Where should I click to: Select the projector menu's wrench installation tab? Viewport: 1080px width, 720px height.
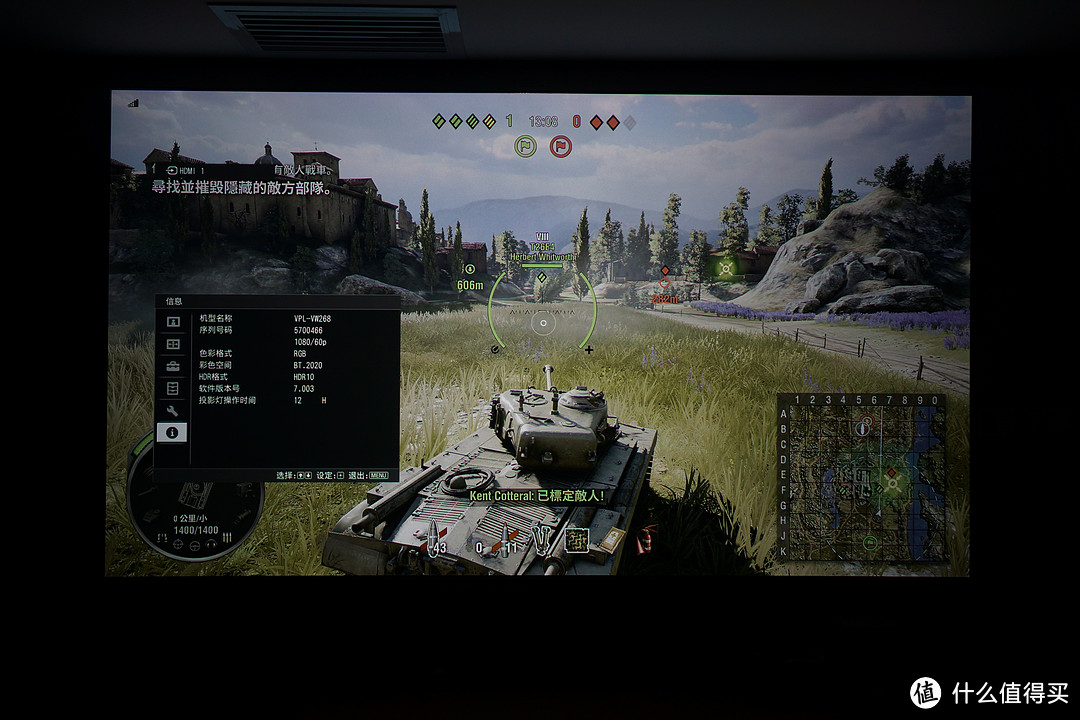[x=173, y=410]
